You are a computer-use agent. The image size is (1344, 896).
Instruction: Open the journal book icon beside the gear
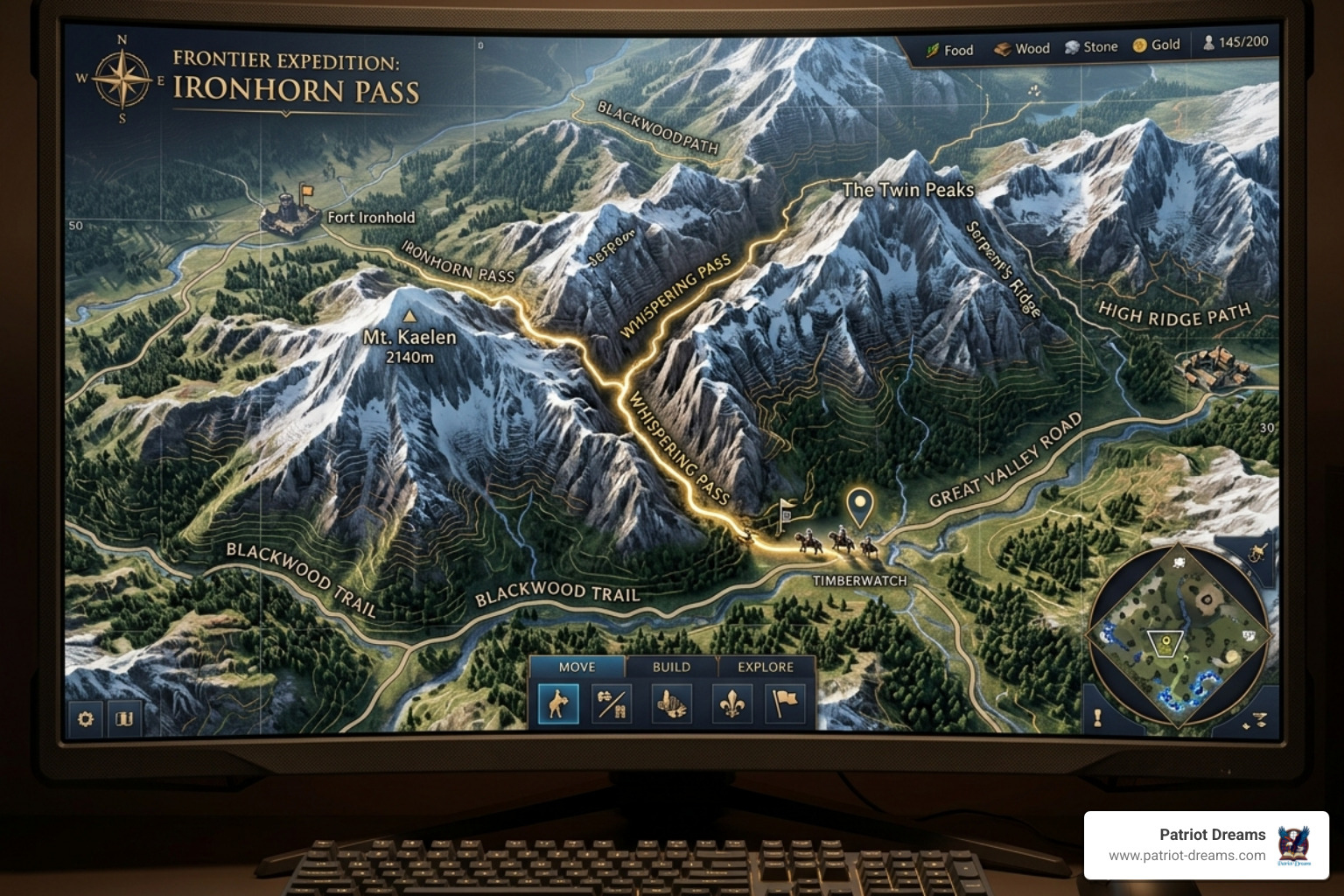click(x=123, y=717)
